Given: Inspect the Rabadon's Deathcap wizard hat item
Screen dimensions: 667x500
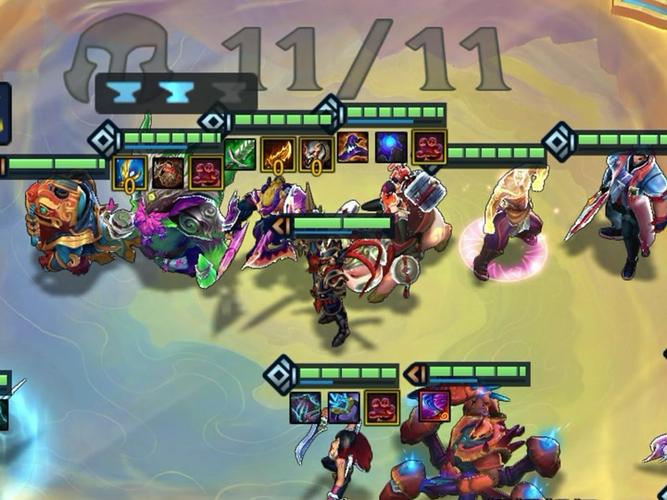Looking at the screenshot, I should click(x=355, y=147).
